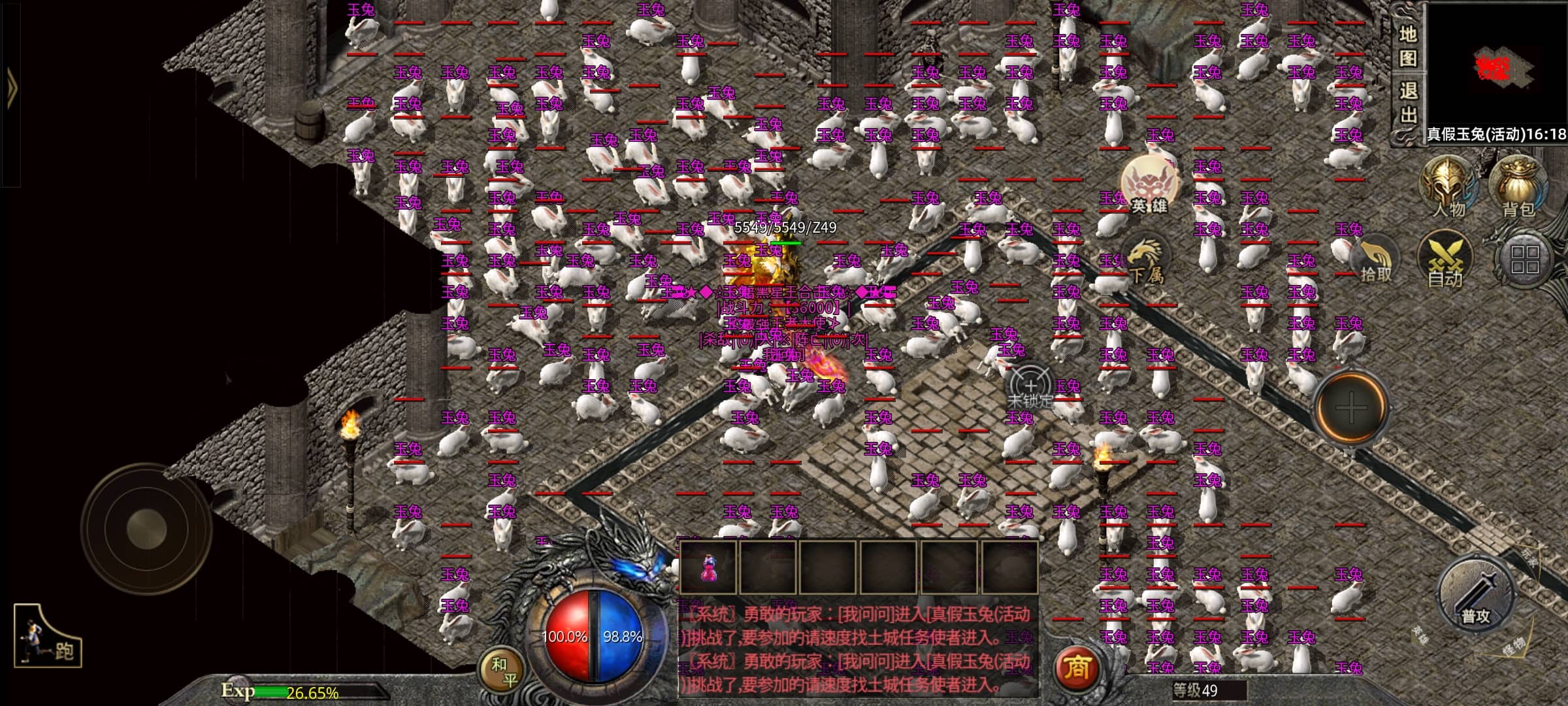Image resolution: width=1568 pixels, height=706 pixels.
Task: Click the orange plus skill circle
Action: (x=1351, y=408)
